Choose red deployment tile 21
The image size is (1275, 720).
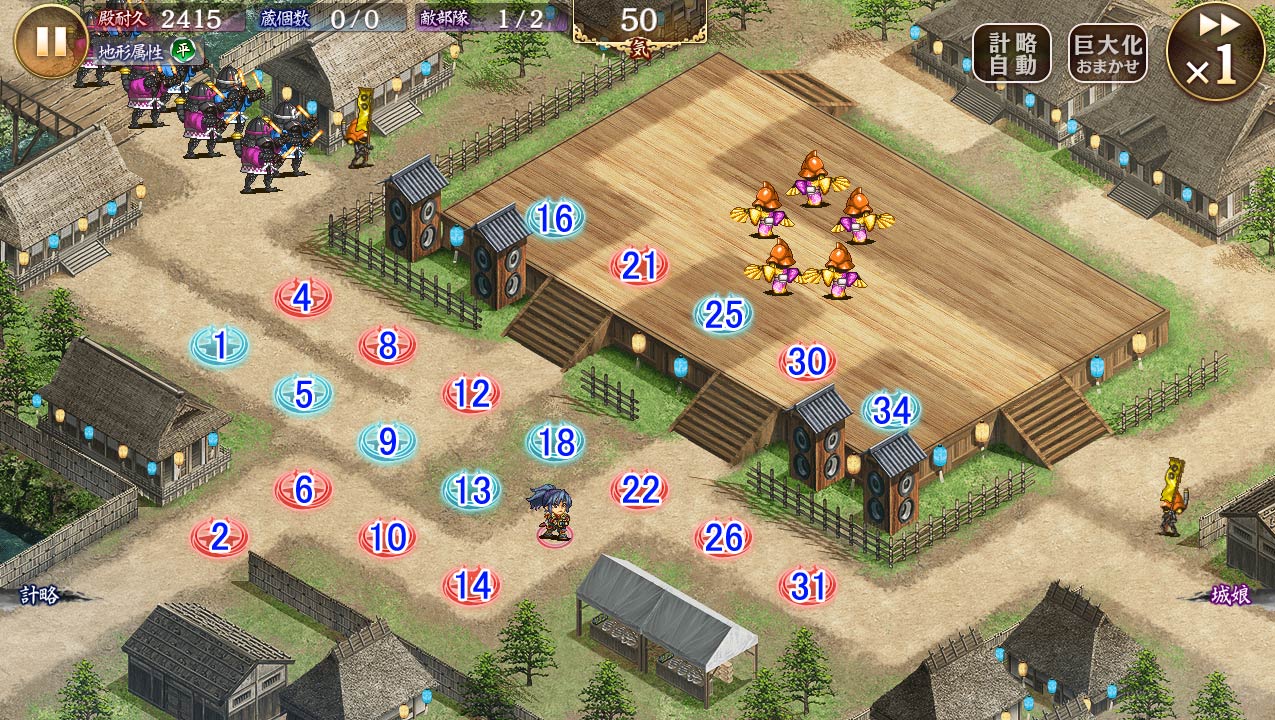pos(639,266)
